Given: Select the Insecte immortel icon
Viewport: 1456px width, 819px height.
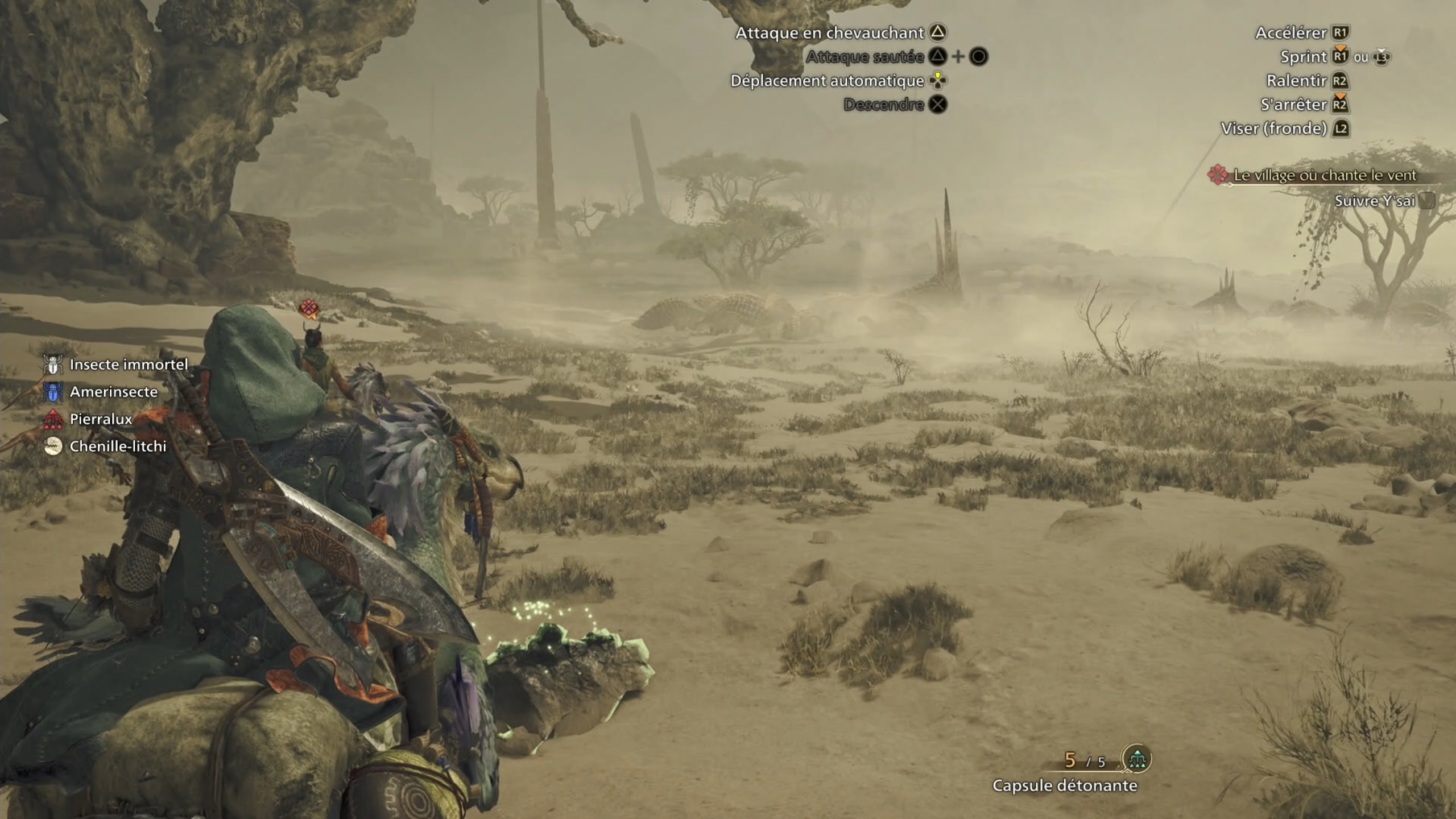Looking at the screenshot, I should [52, 365].
